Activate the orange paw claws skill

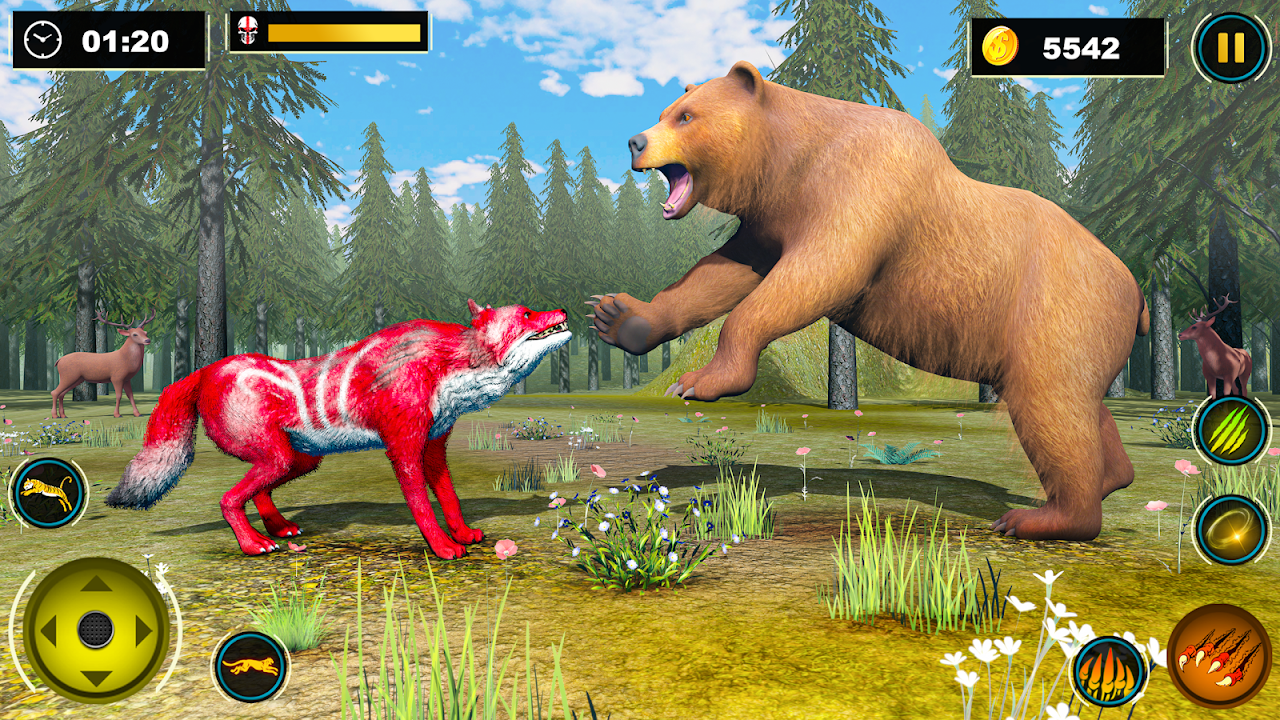point(1109,670)
